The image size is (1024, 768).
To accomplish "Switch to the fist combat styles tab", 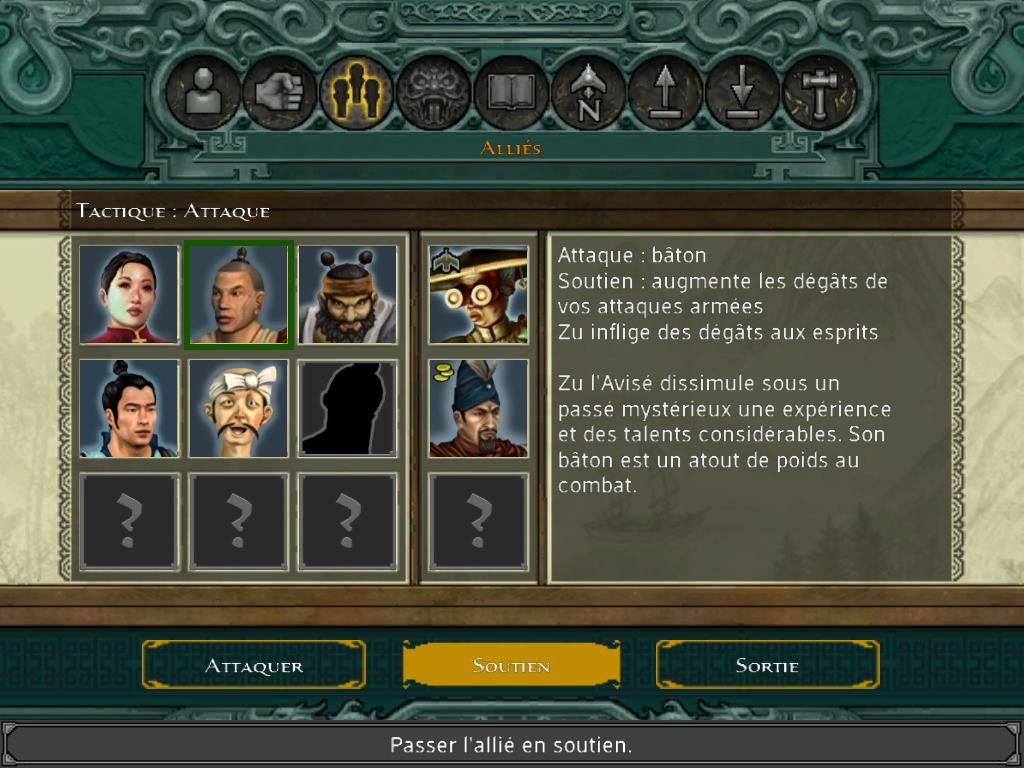I will click(x=279, y=94).
